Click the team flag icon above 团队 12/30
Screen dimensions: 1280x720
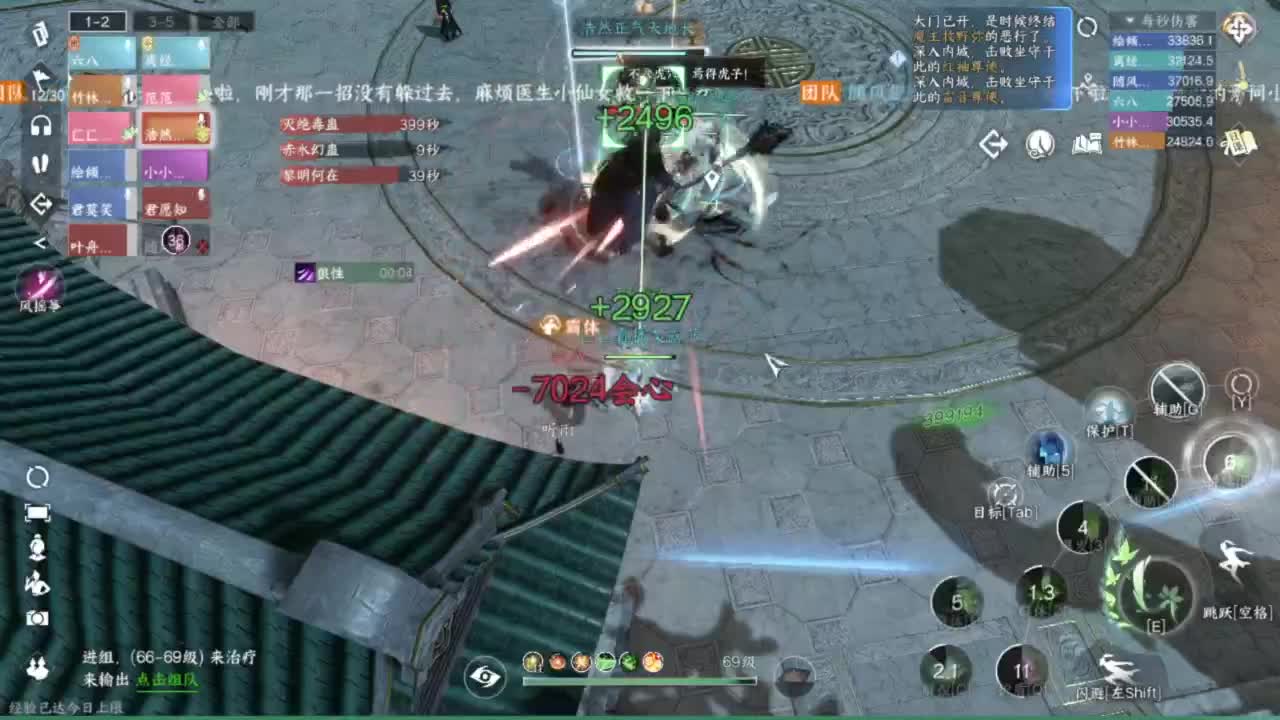(40, 75)
